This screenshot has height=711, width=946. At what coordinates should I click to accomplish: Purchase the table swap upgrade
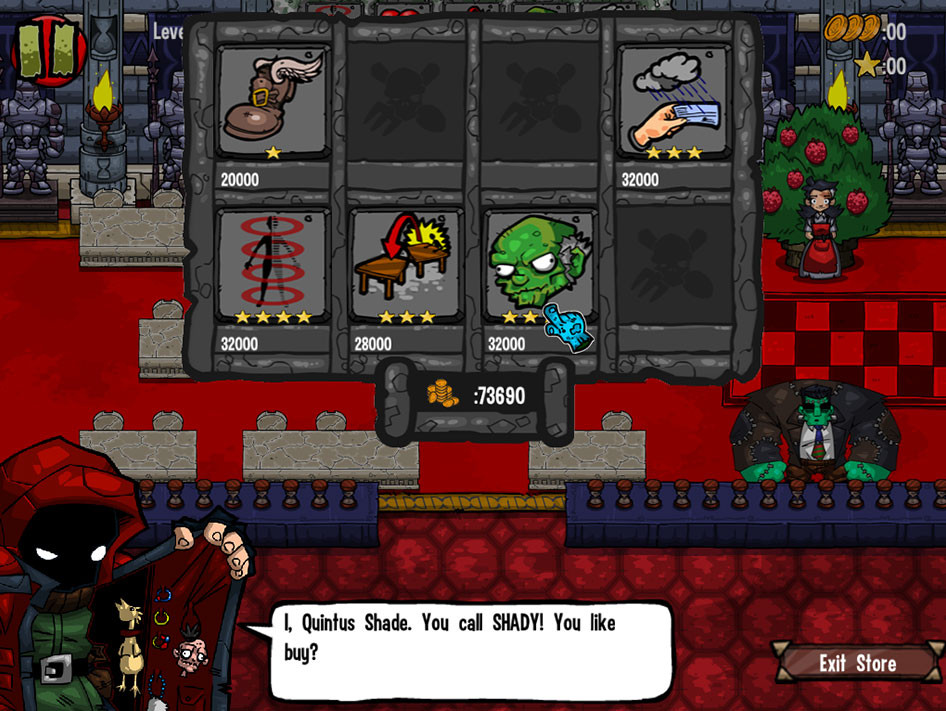coord(406,266)
